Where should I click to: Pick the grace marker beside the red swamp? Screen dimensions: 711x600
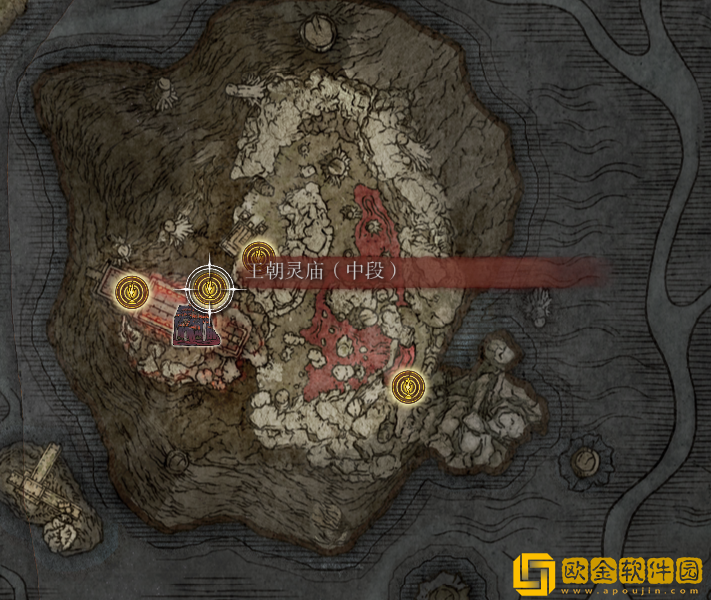pyautogui.click(x=407, y=385)
